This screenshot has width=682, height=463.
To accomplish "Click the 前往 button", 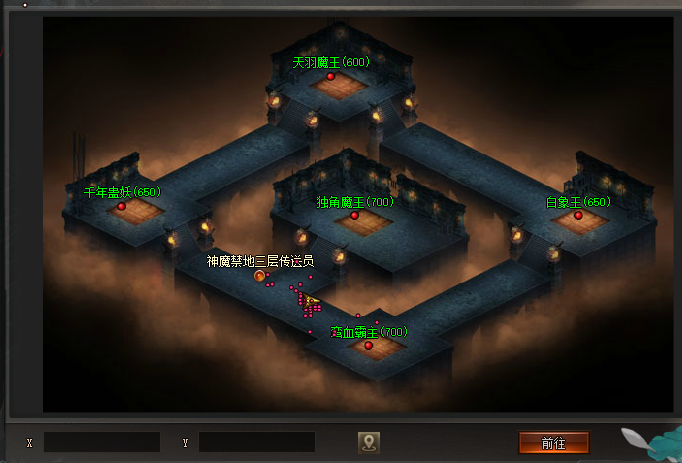I will 553,442.
